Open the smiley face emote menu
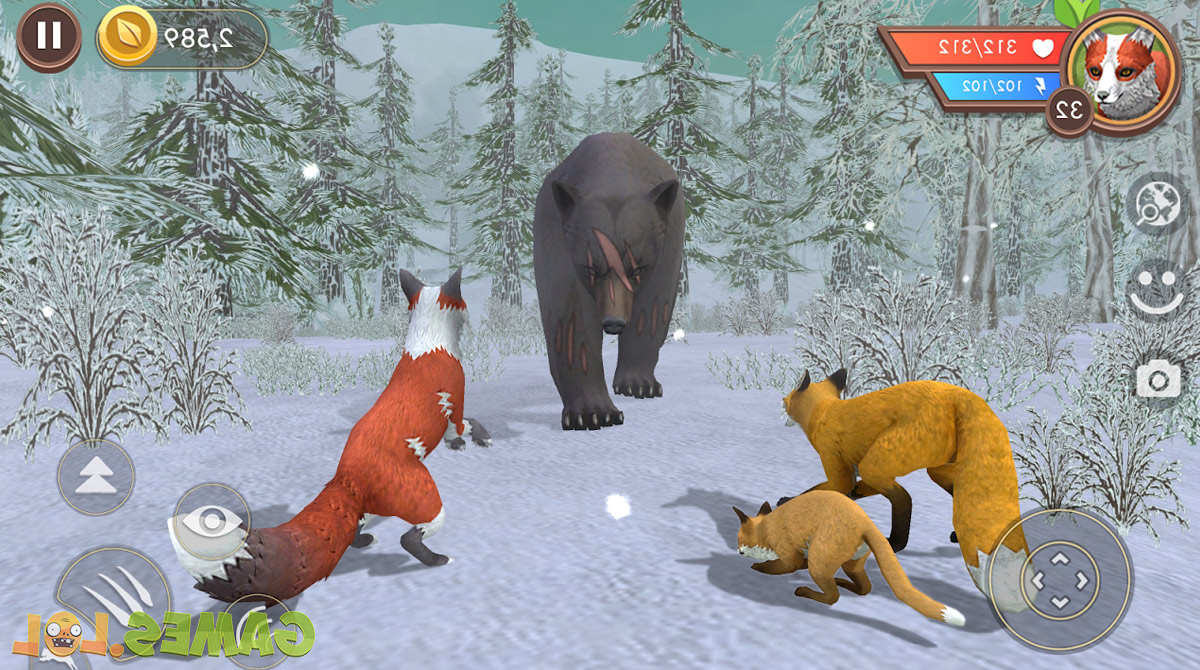 point(1157,289)
